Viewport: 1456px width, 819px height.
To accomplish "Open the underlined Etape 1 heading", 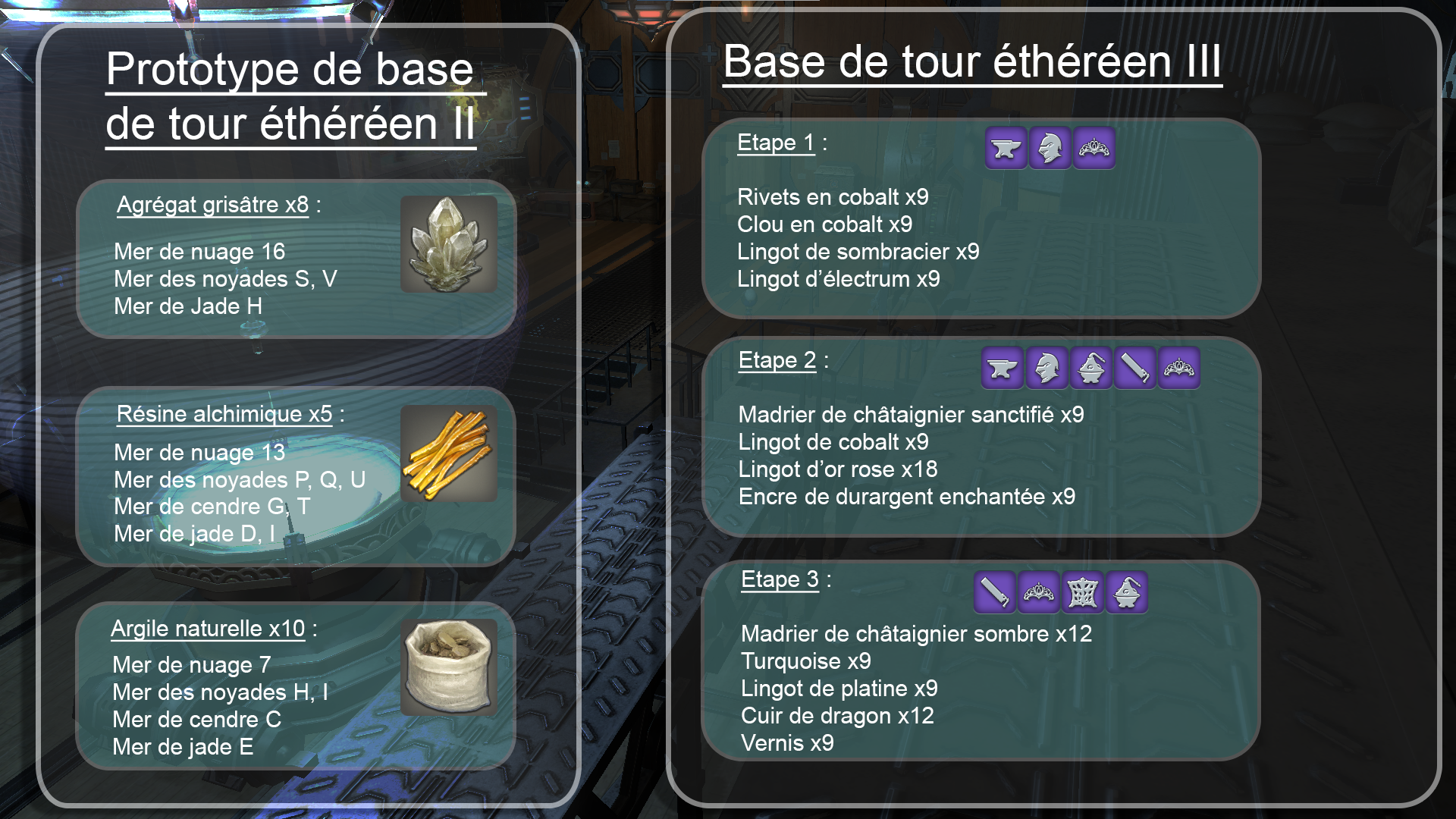I will (775, 143).
